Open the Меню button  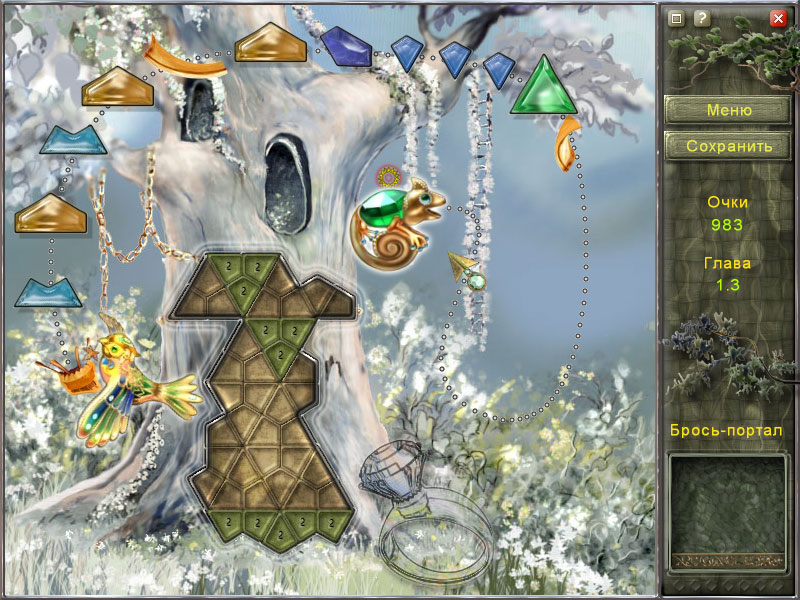(x=729, y=110)
